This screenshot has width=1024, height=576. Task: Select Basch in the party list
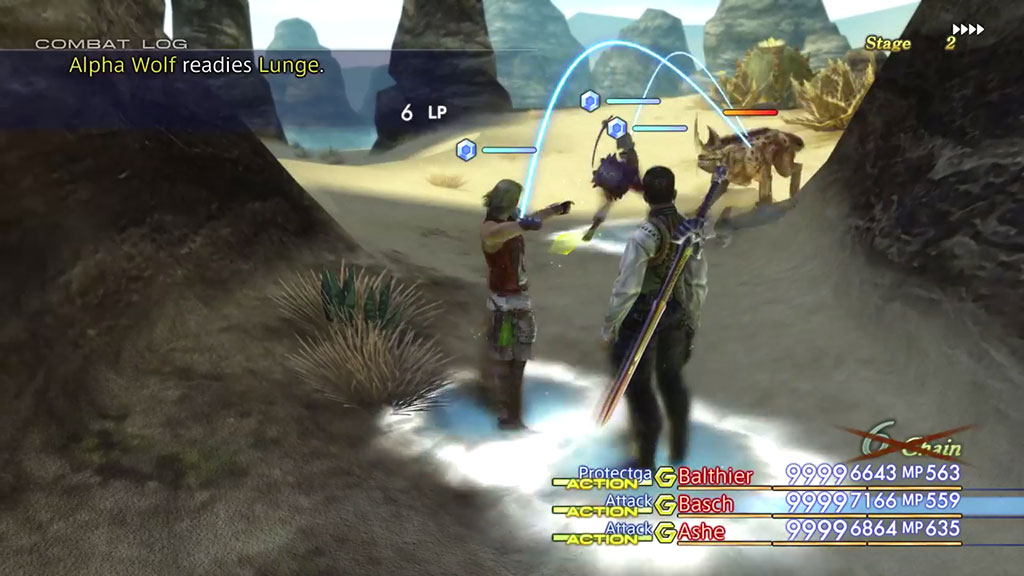coord(706,503)
